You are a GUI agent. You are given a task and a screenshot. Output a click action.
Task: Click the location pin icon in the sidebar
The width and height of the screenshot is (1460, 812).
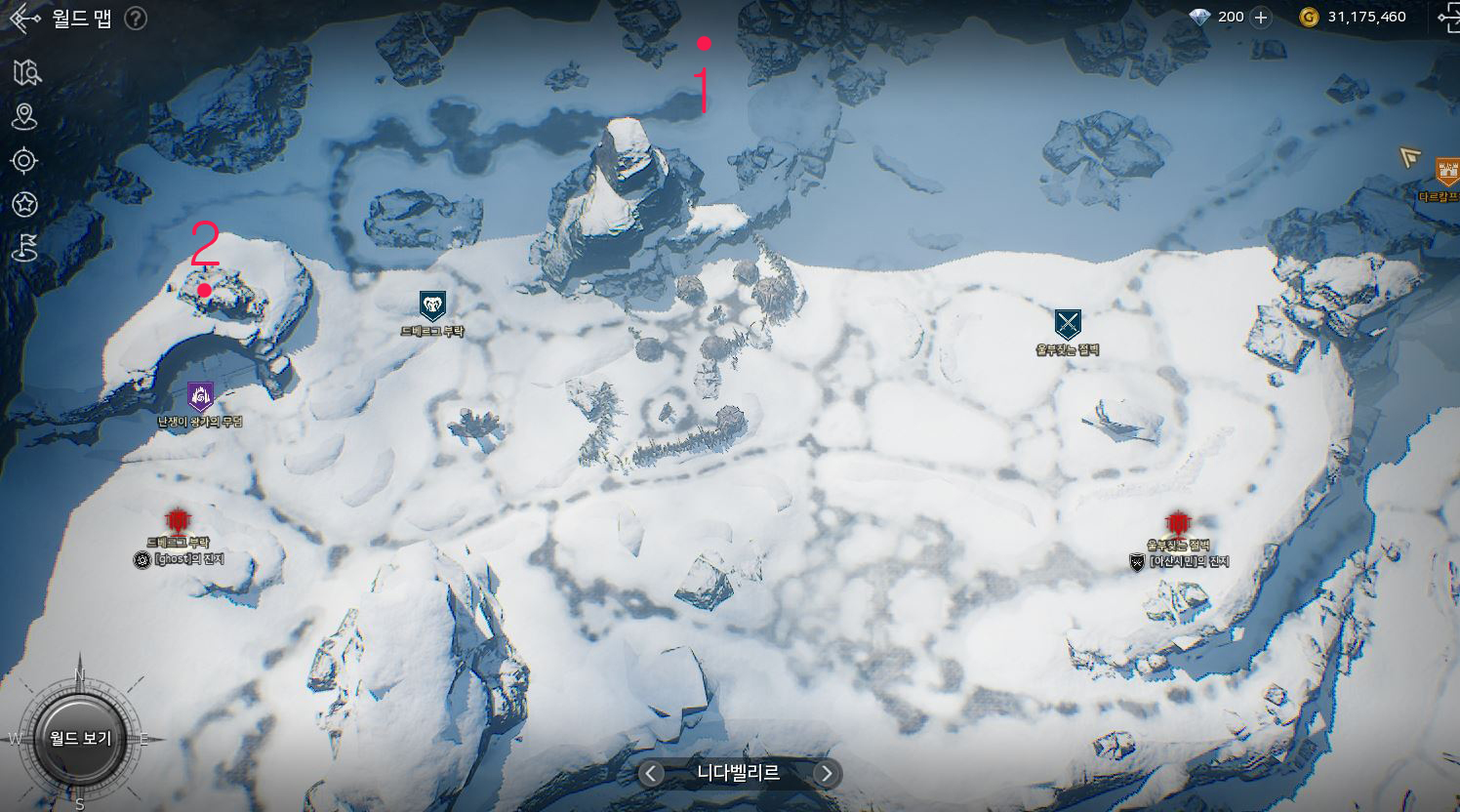[x=24, y=117]
